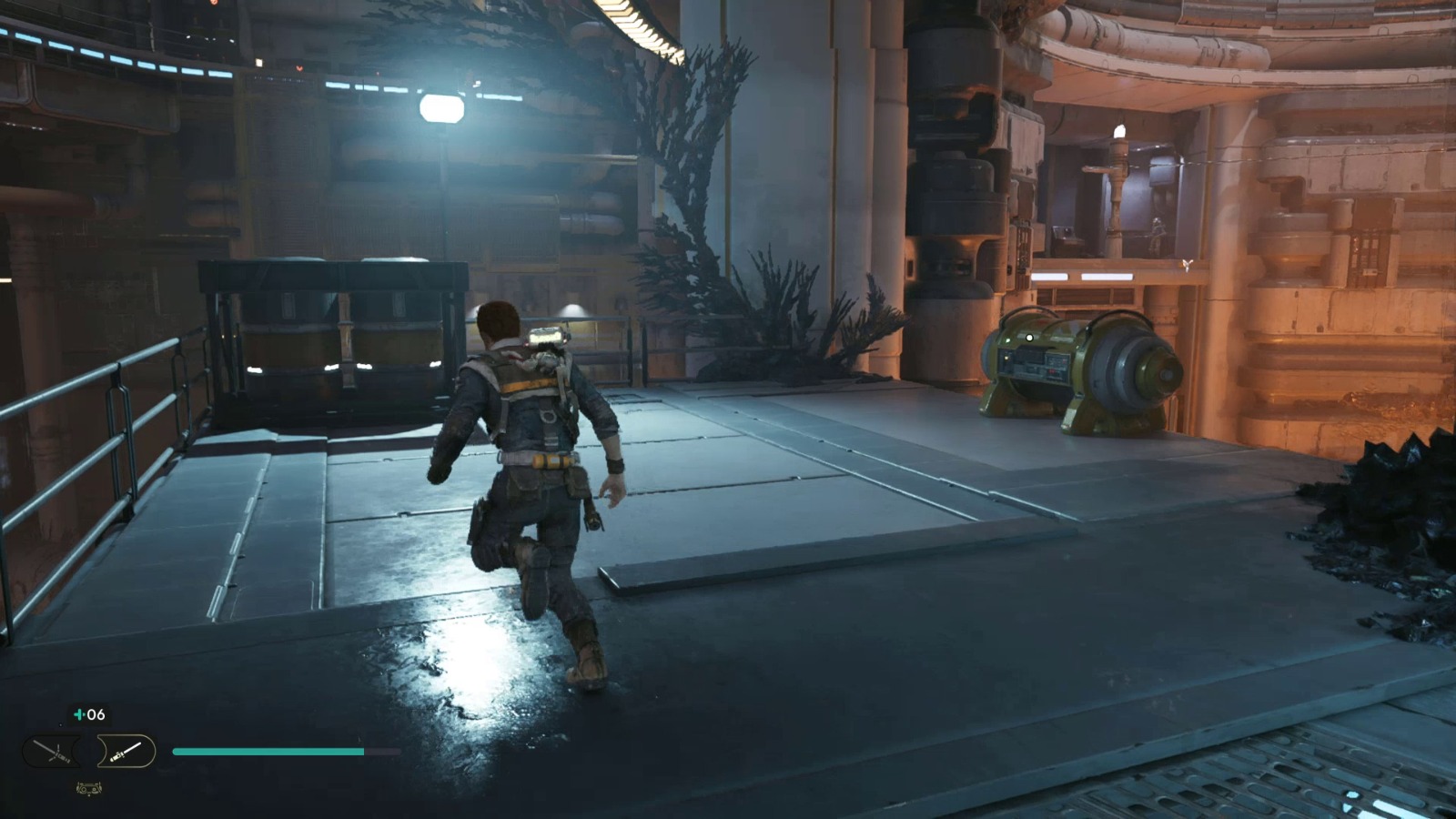Screen dimensions: 1456x819
Task: Select the crossguard lightsaber stance icon
Action: tap(53, 752)
